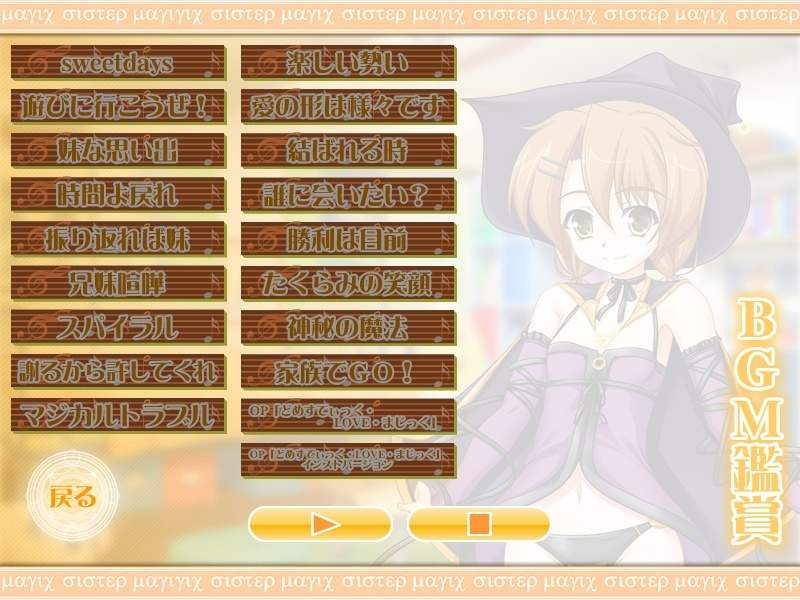
Task: Choose the 兄妹喧嘩 track
Action: [117, 282]
